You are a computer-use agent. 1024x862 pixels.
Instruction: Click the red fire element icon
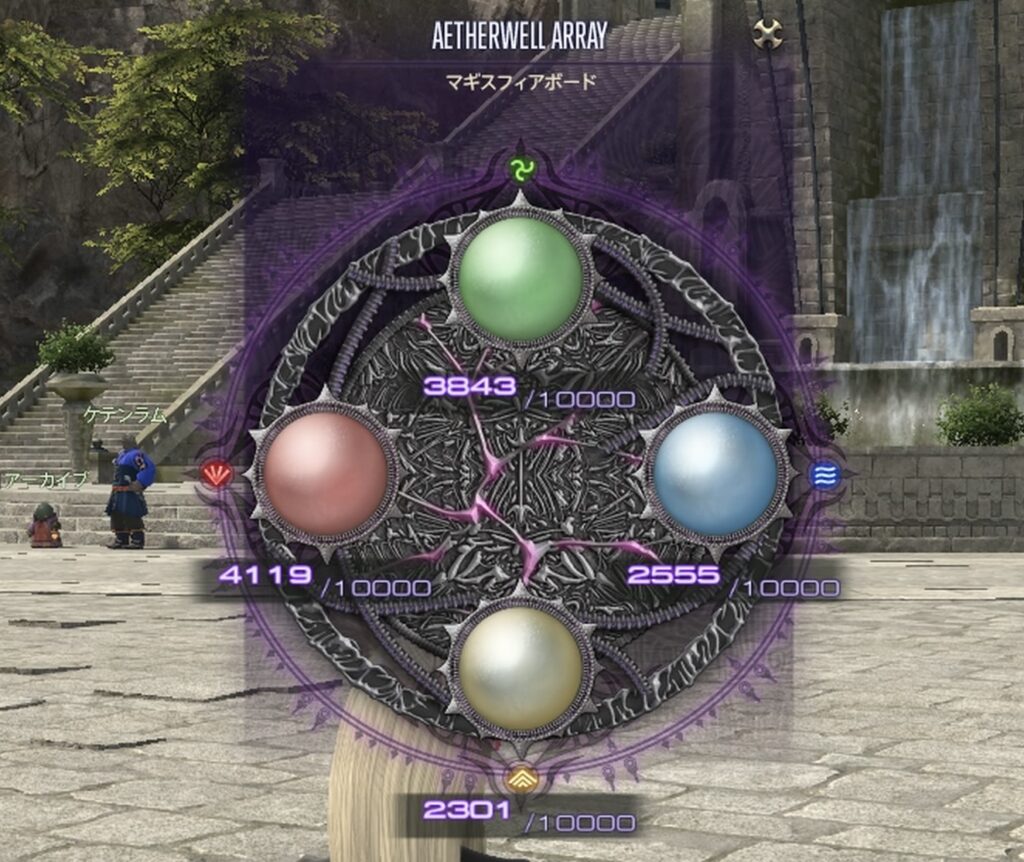(216, 473)
